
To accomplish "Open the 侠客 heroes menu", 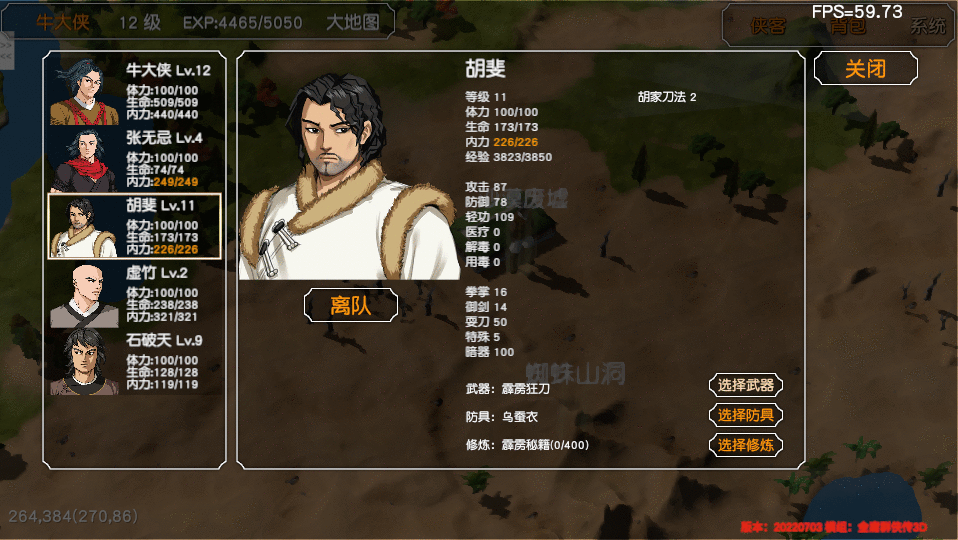I will 768,27.
